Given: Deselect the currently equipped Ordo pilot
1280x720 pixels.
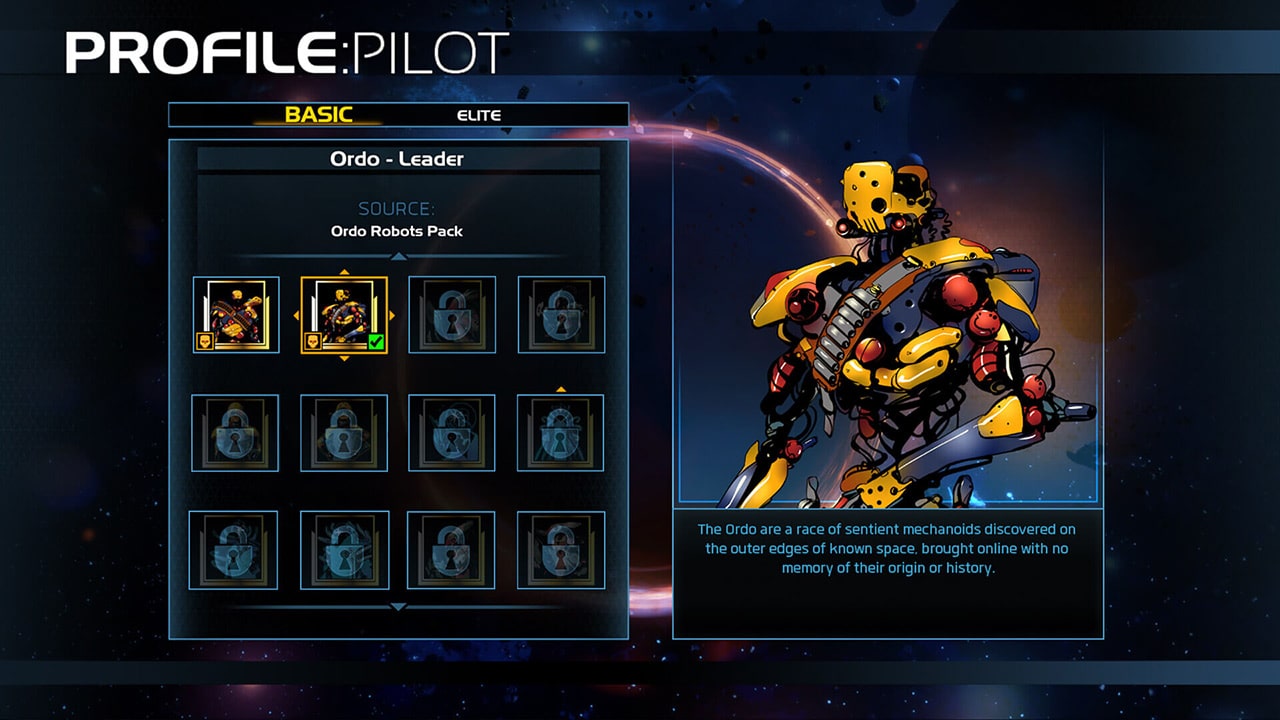Looking at the screenshot, I should point(345,315).
